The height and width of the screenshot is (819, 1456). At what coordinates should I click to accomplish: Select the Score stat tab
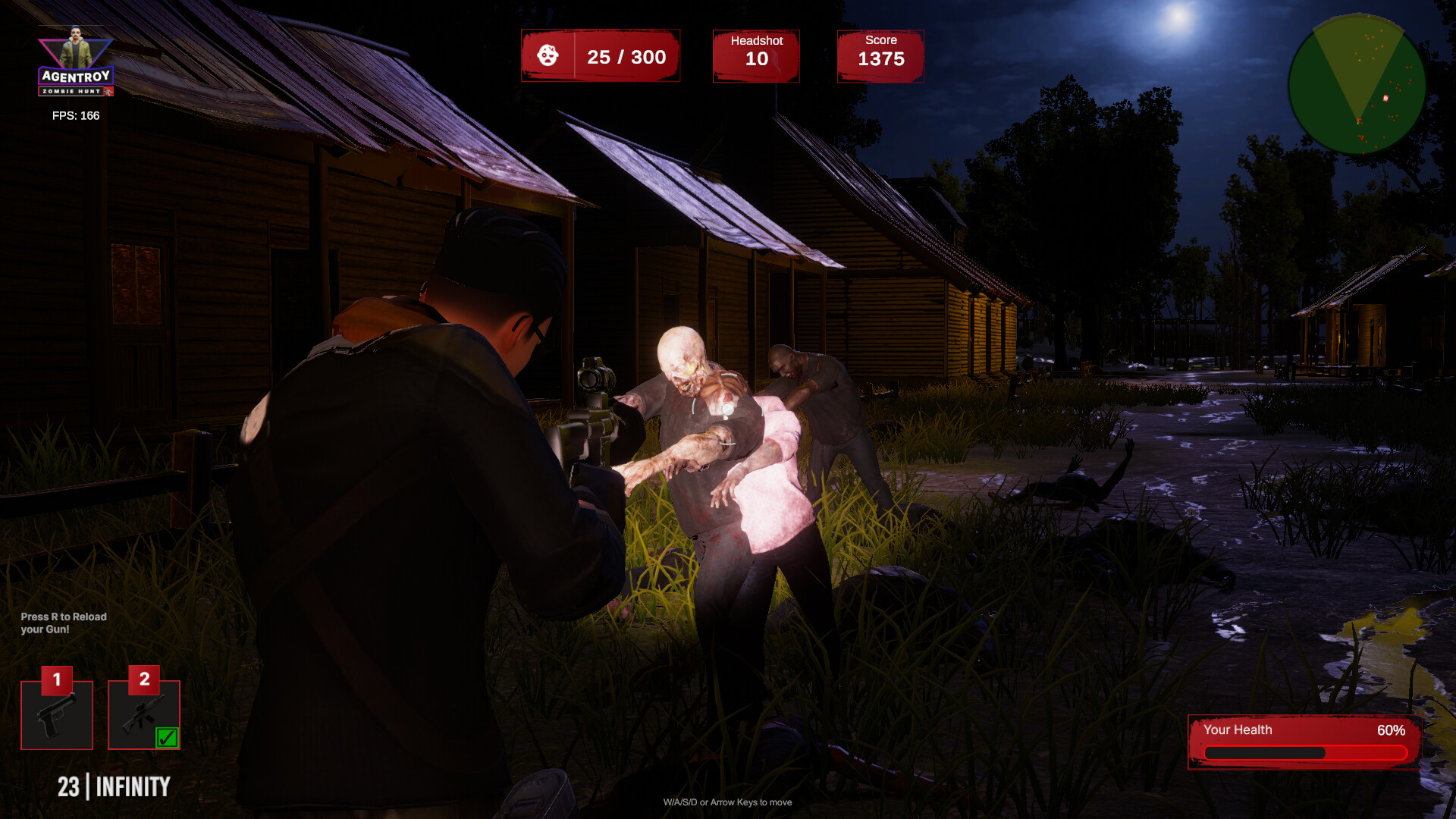click(x=880, y=40)
